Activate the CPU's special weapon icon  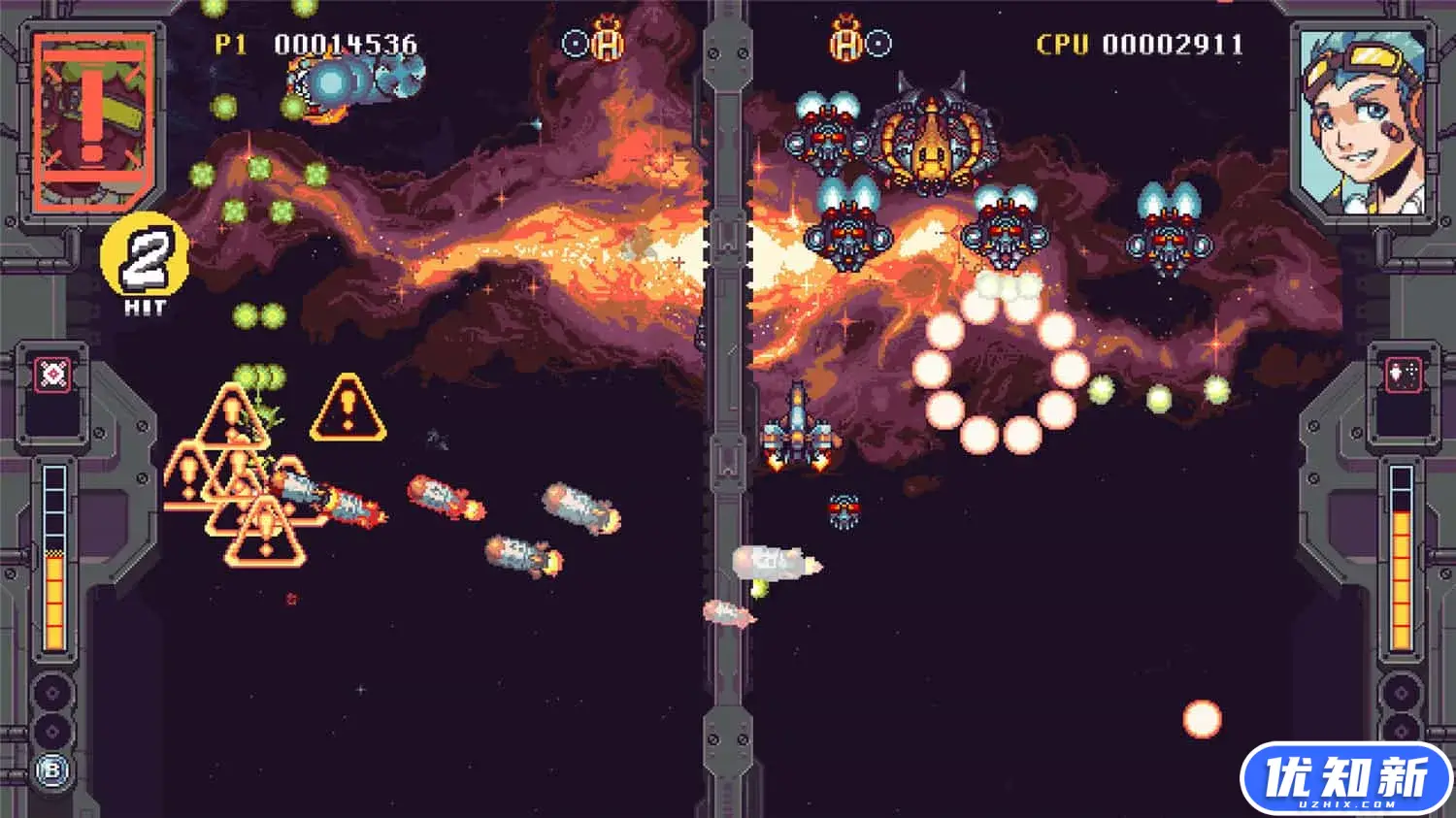1404,375
